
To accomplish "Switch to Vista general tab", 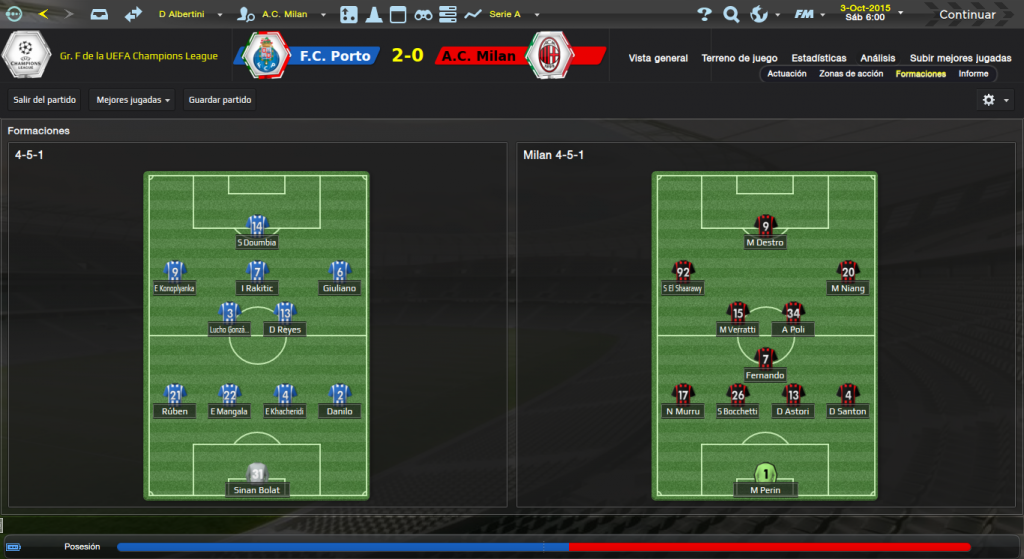I will coord(658,58).
